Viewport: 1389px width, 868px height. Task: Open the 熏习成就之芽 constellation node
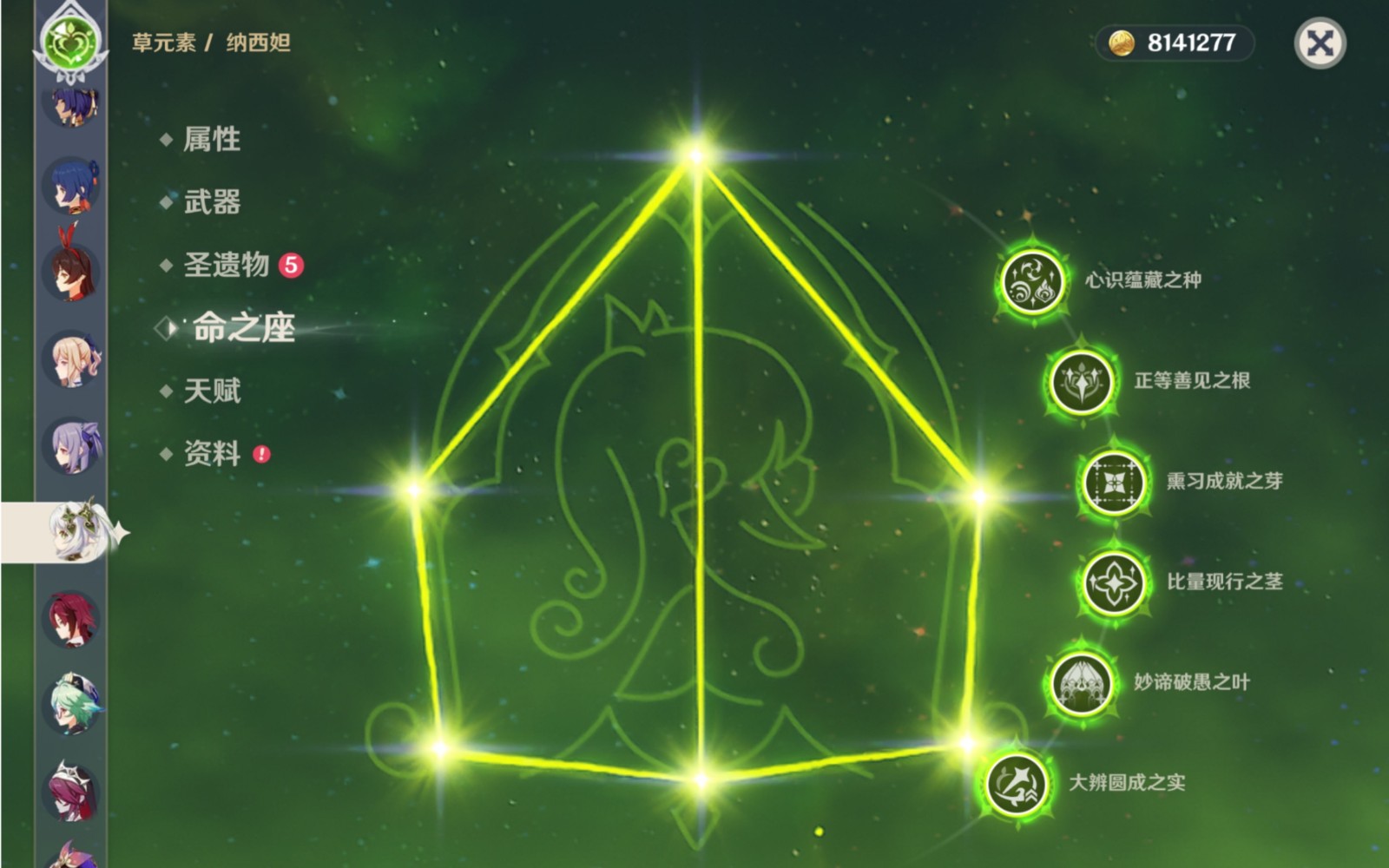1114,482
